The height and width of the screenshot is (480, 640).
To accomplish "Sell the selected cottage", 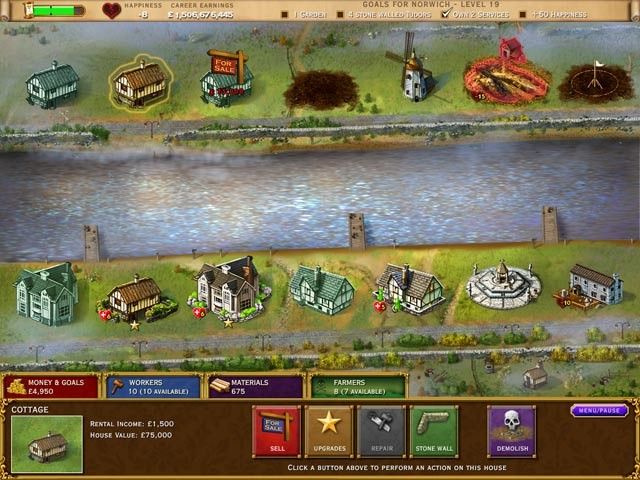I will pos(276,432).
